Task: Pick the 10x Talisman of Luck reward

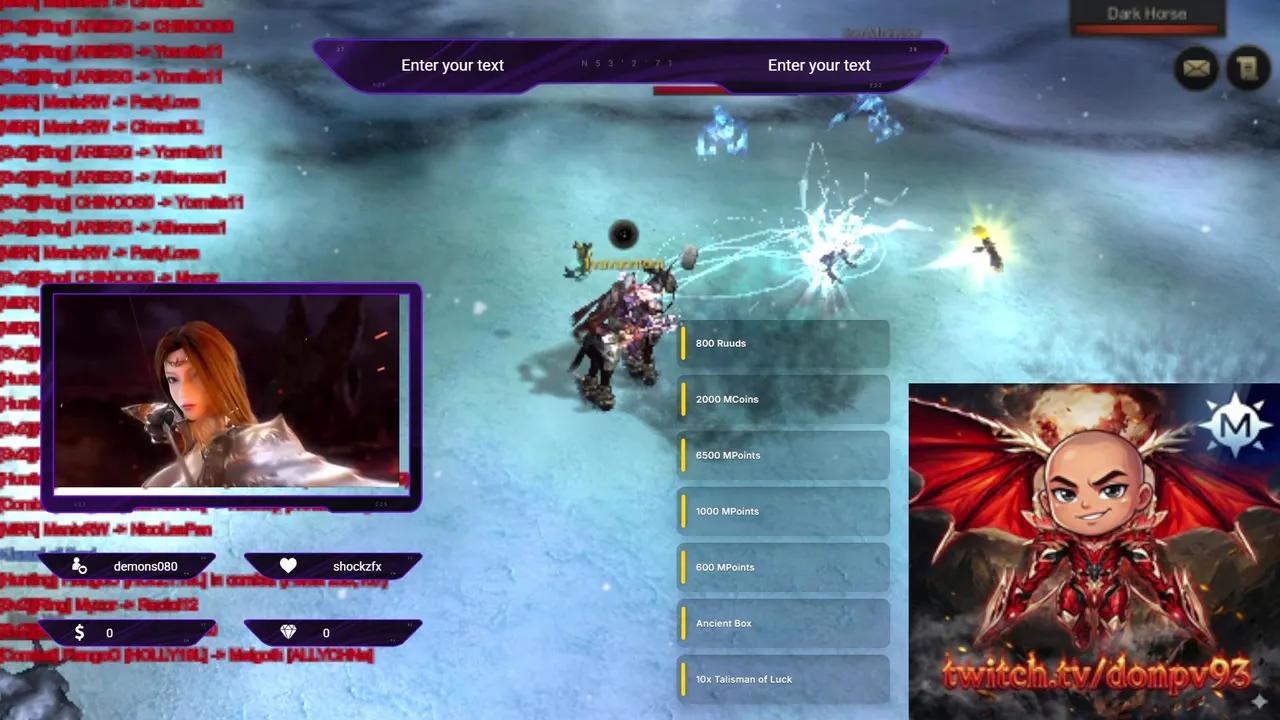Action: click(x=783, y=679)
